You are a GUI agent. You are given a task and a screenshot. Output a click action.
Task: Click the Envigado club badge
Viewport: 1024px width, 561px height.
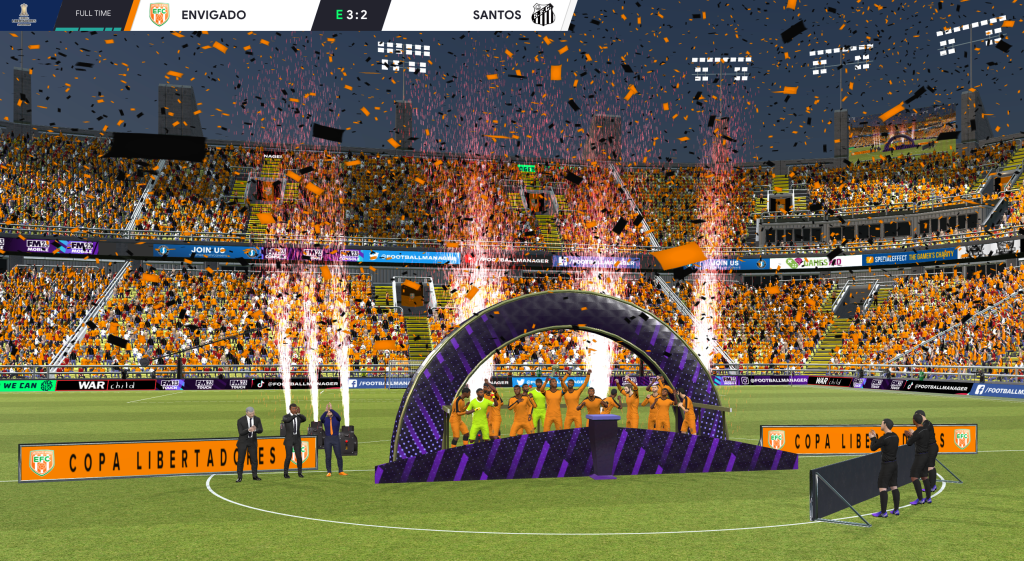[x=158, y=15]
